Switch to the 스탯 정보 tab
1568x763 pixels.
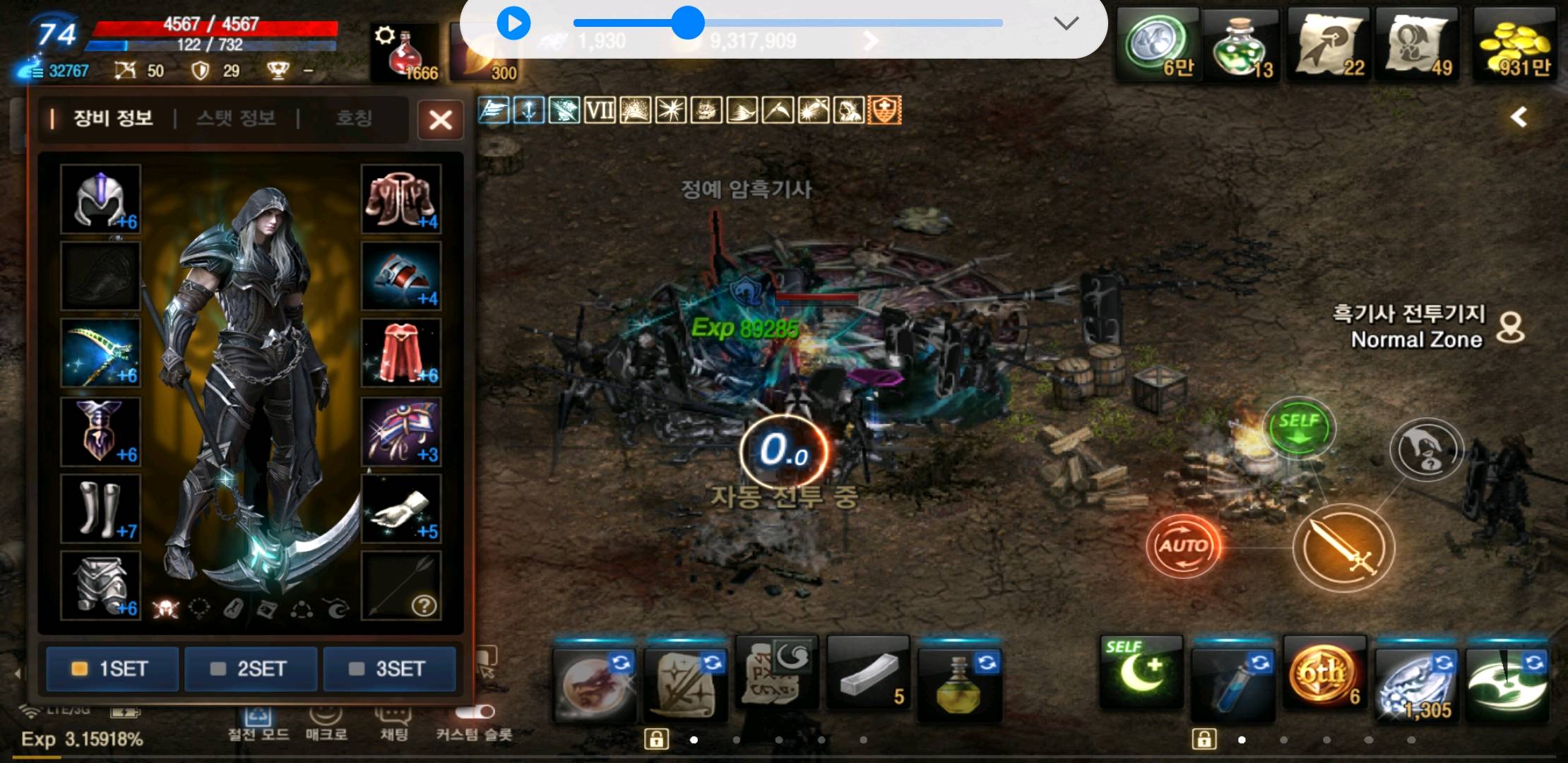236,118
